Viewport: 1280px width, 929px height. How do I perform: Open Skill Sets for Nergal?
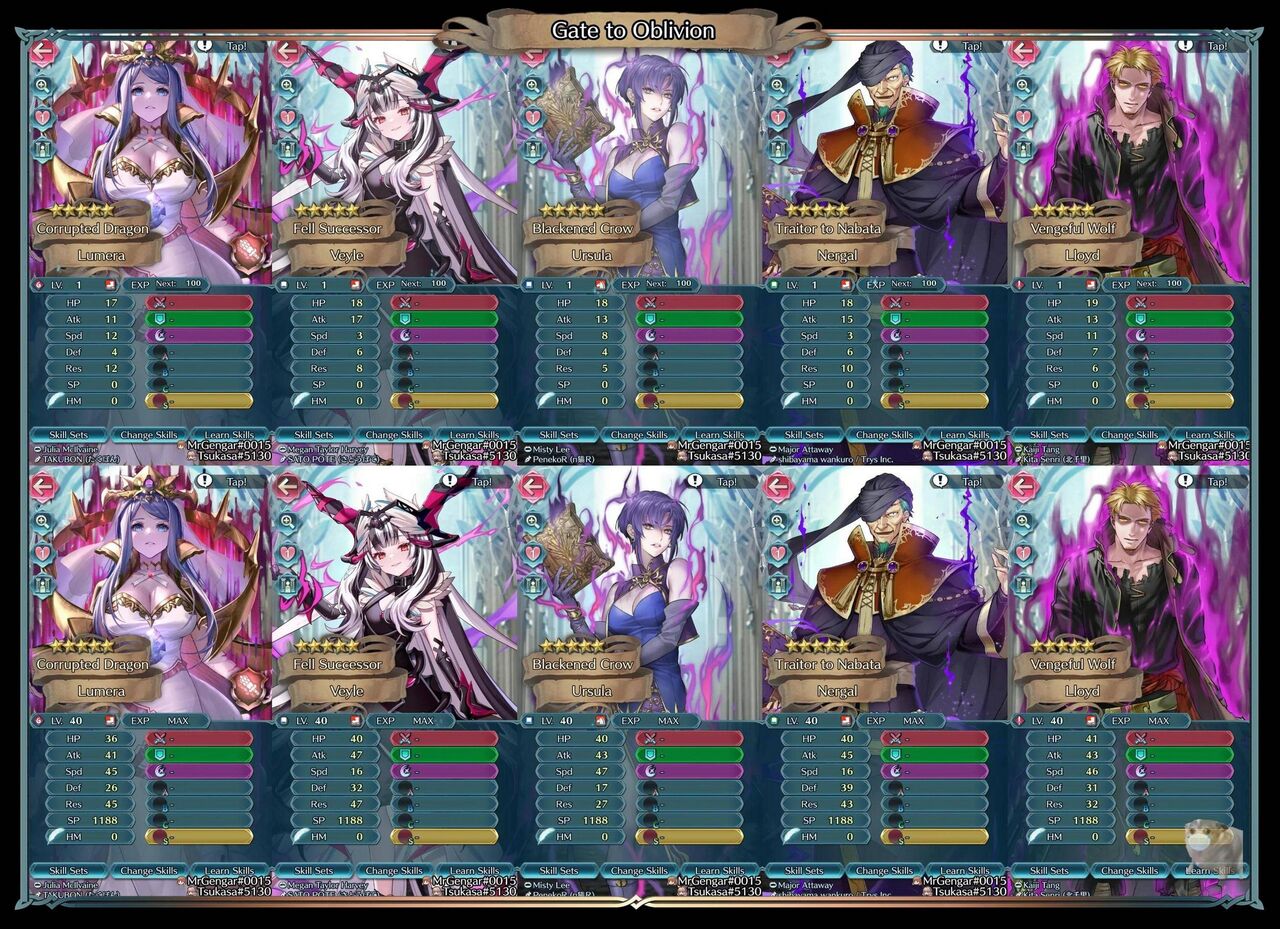click(803, 435)
